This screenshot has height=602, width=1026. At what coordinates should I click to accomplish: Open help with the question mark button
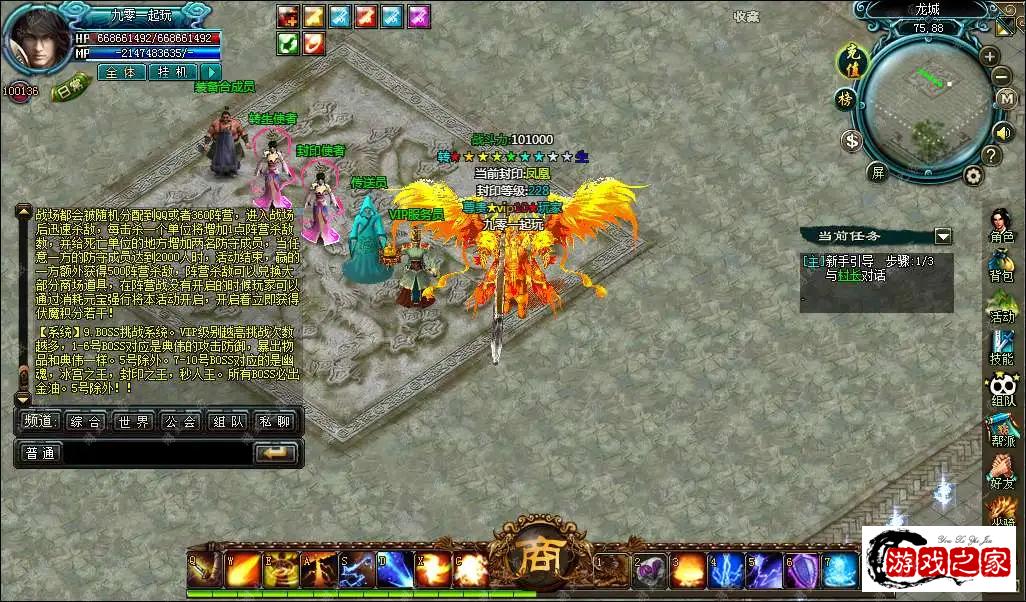pos(991,156)
